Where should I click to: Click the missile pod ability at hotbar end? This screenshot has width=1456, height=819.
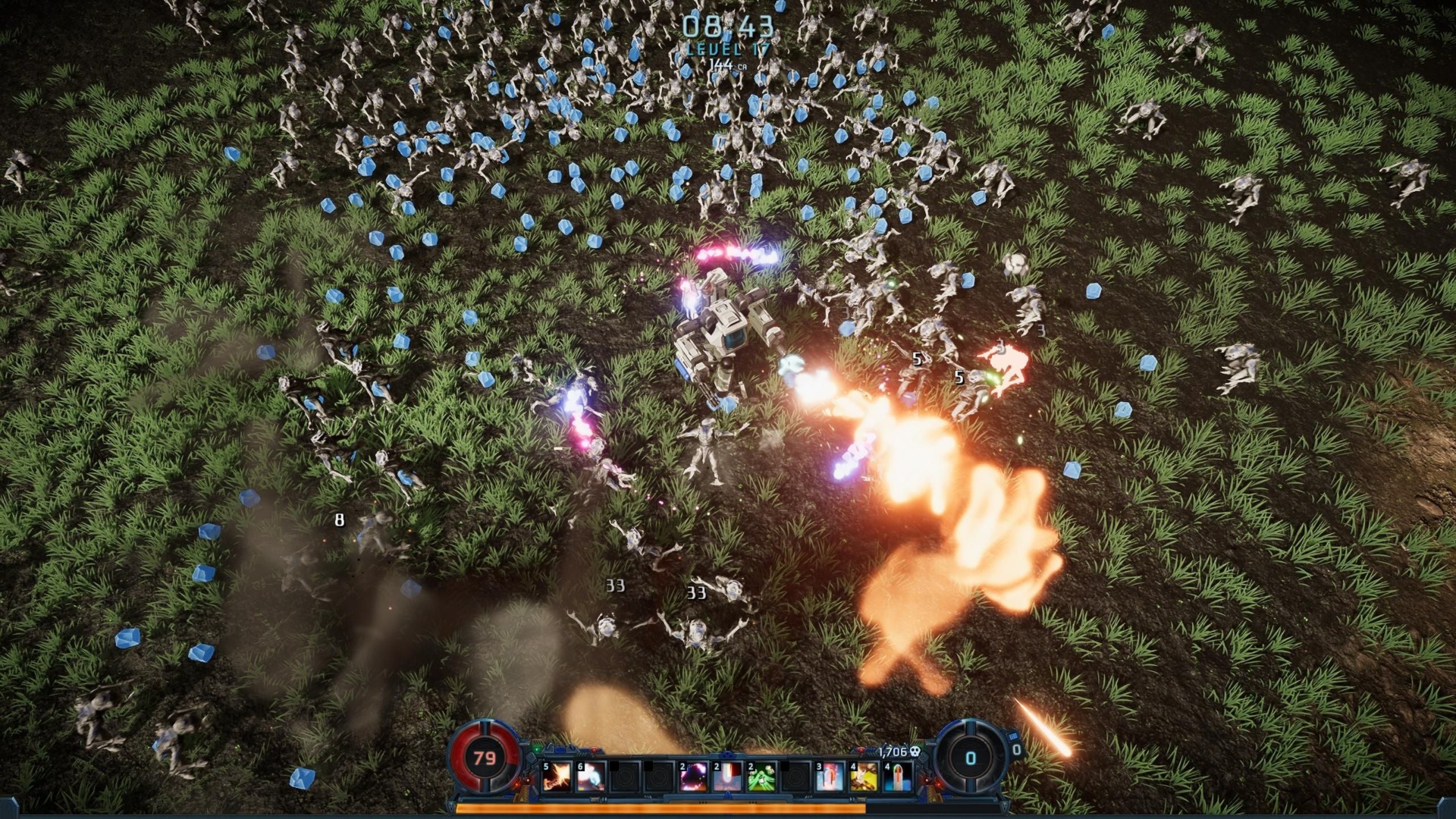(898, 776)
